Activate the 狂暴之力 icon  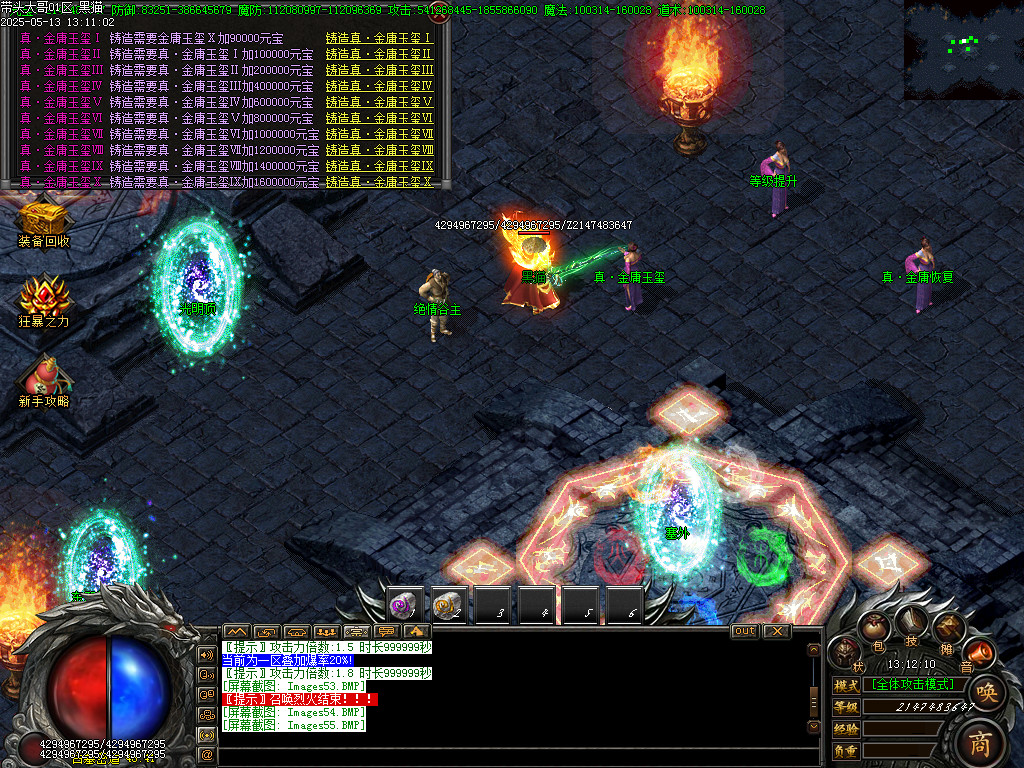(43, 298)
